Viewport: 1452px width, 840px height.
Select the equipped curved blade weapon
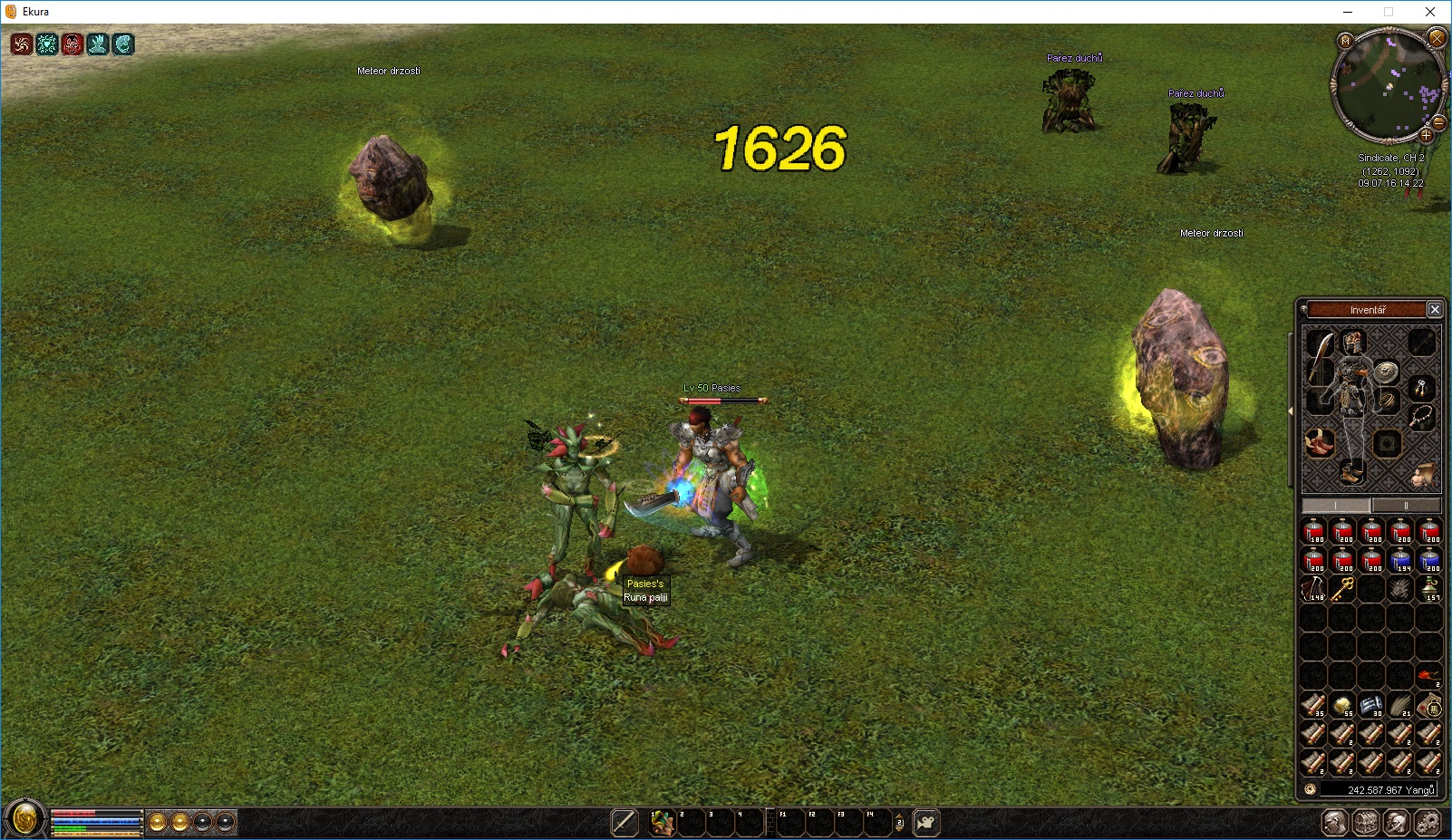1320,359
